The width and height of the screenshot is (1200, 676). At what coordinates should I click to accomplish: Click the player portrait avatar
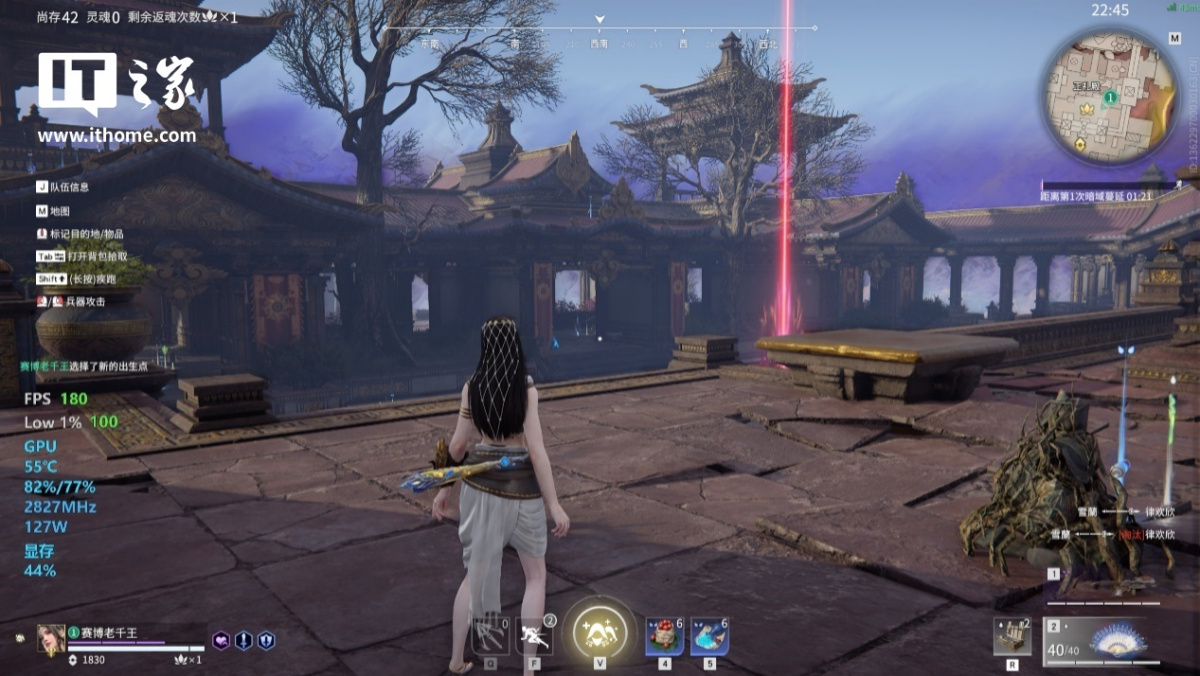click(x=51, y=638)
